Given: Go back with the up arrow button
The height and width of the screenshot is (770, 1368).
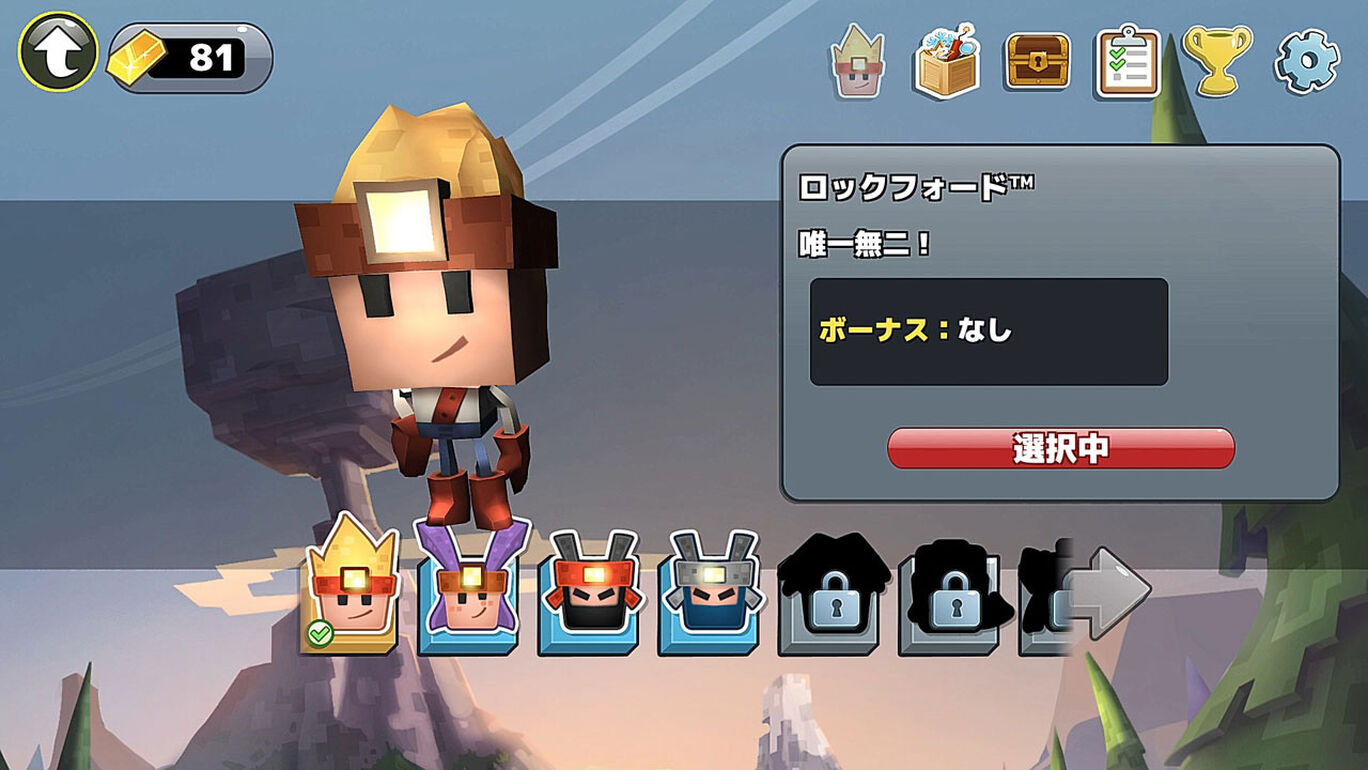Looking at the screenshot, I should coord(58,52).
